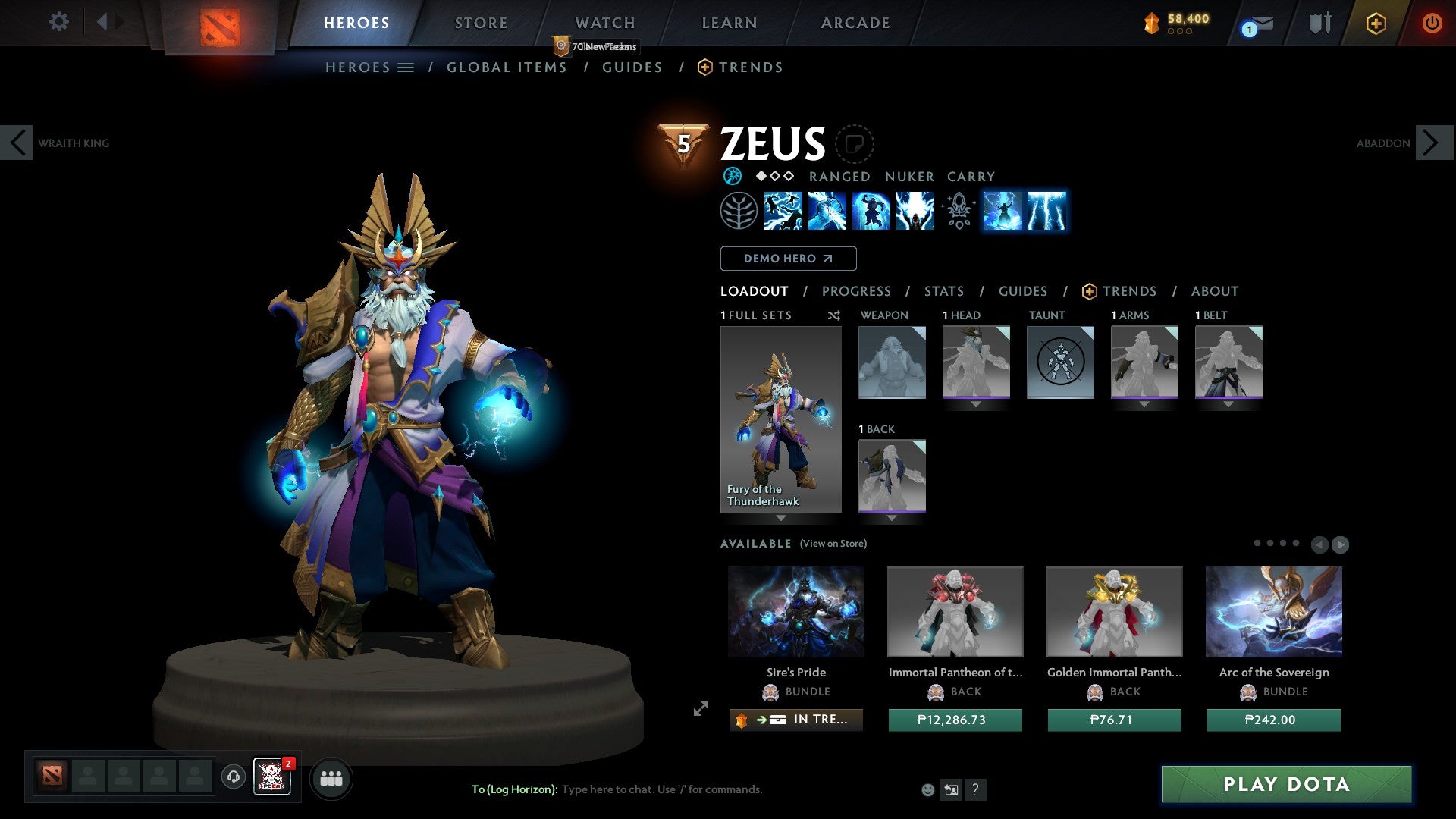Select the Arc Lightning ability icon
Image resolution: width=1456 pixels, height=819 pixels.
(784, 212)
